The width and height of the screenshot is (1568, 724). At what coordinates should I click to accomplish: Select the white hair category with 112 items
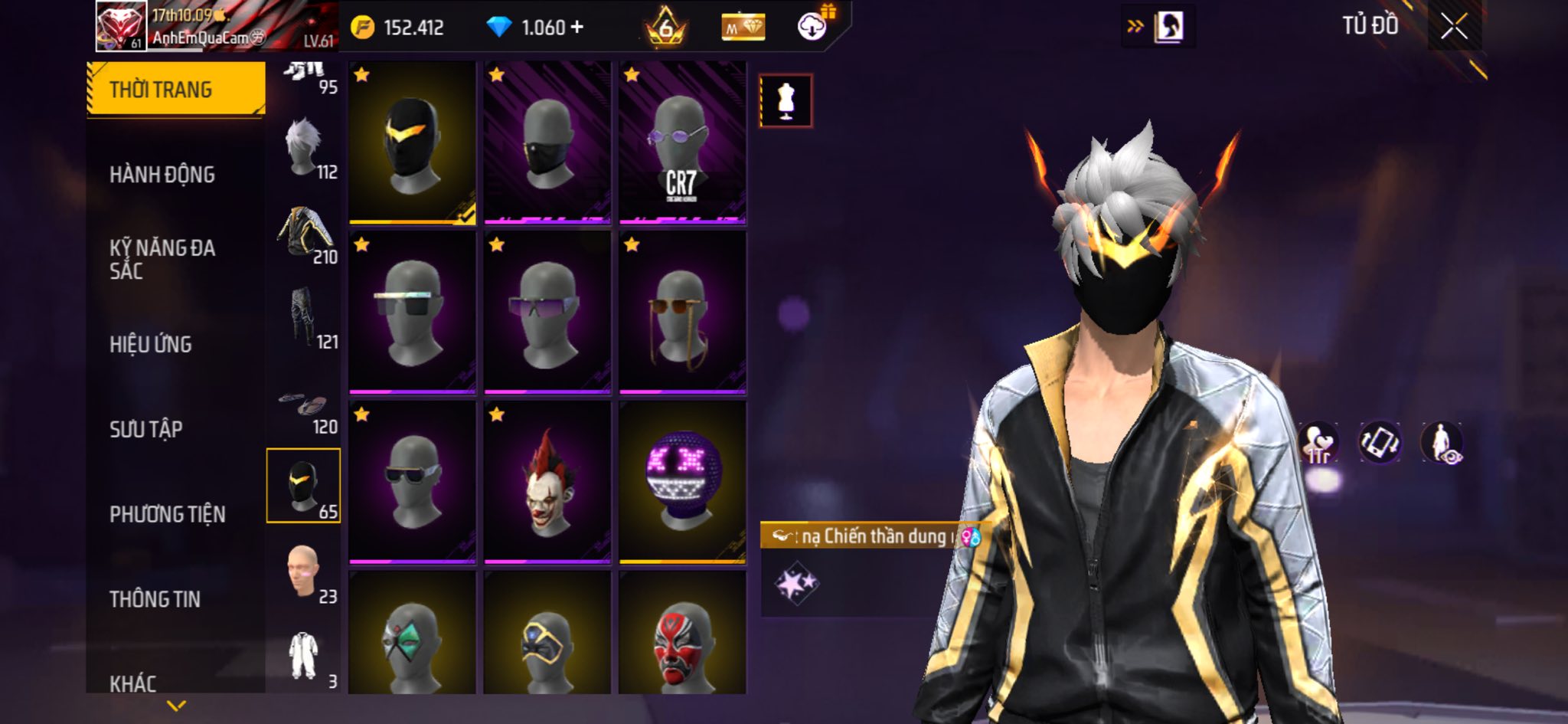tap(305, 149)
